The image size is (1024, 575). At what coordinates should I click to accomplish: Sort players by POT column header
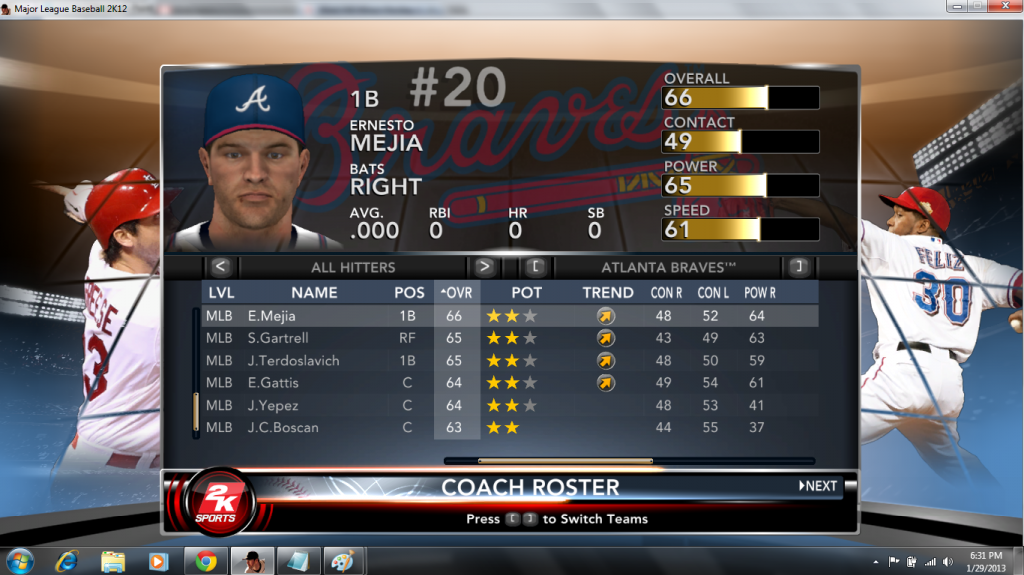click(527, 293)
